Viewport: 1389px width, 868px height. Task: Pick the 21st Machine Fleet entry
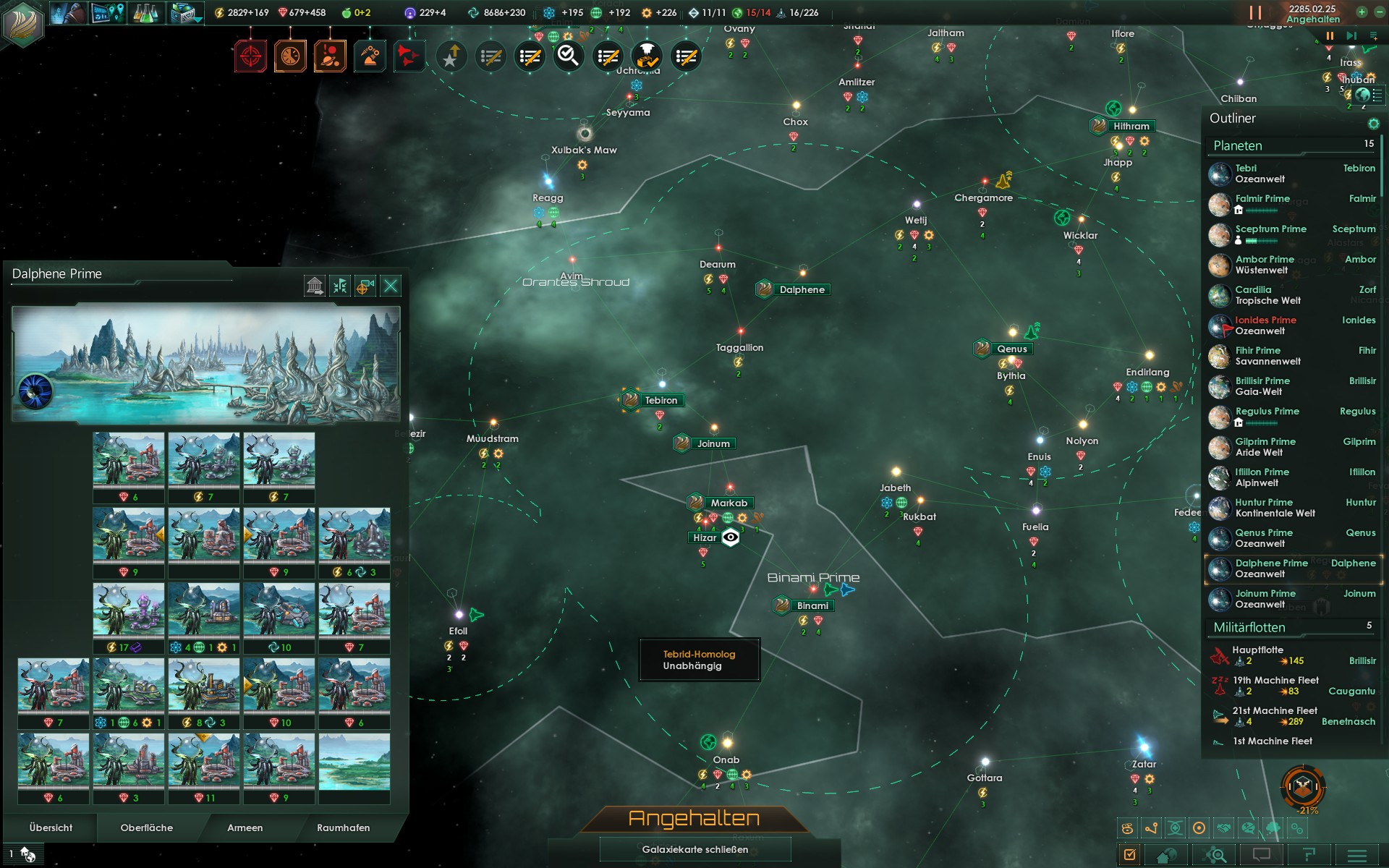pos(1275,710)
